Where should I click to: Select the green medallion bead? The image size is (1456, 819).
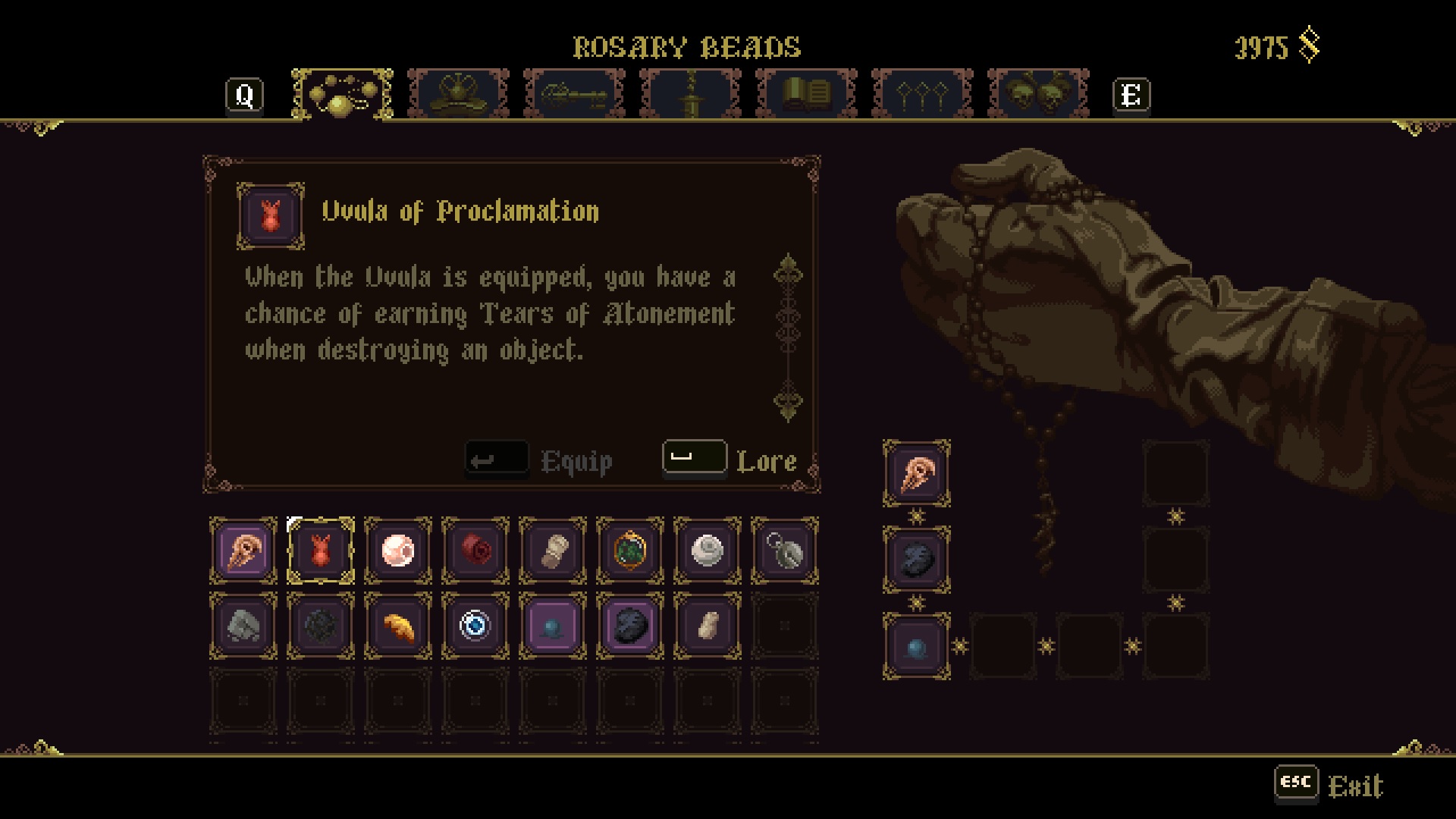click(629, 550)
